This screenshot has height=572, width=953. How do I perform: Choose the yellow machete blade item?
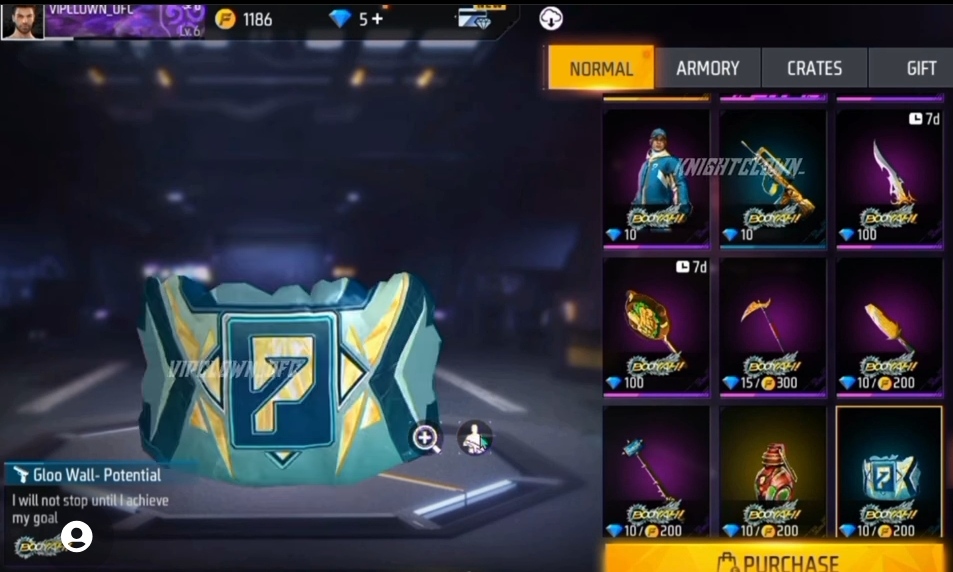click(889, 325)
